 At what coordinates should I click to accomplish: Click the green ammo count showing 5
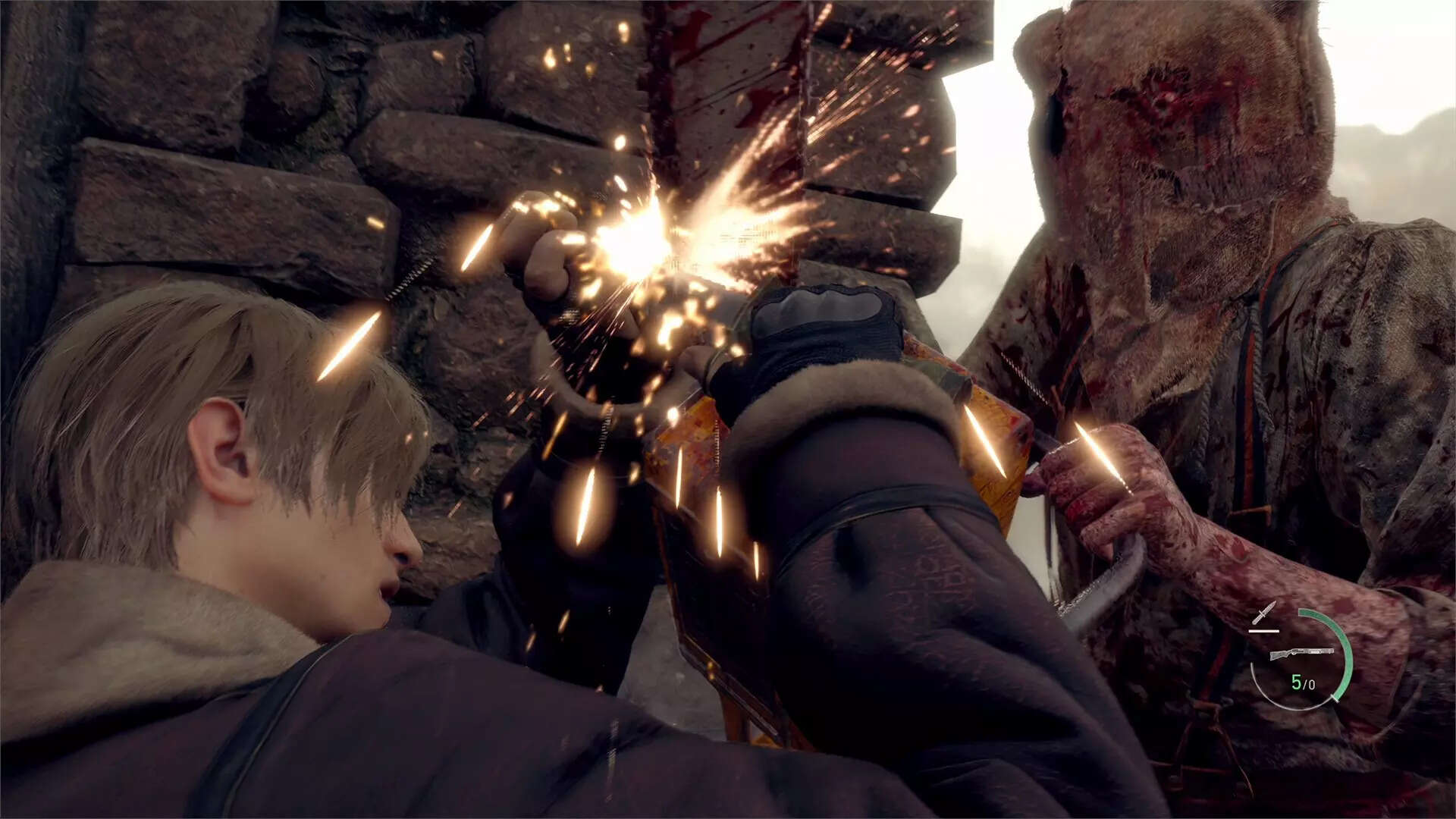pyautogui.click(x=1297, y=682)
